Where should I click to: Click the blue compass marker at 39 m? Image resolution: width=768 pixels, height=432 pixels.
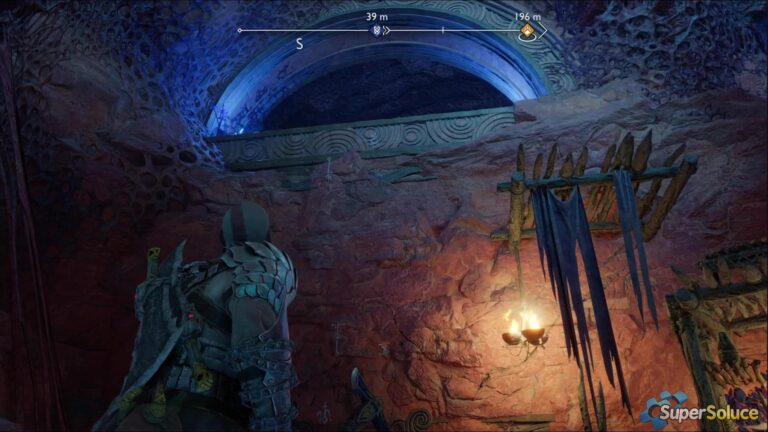376,31
